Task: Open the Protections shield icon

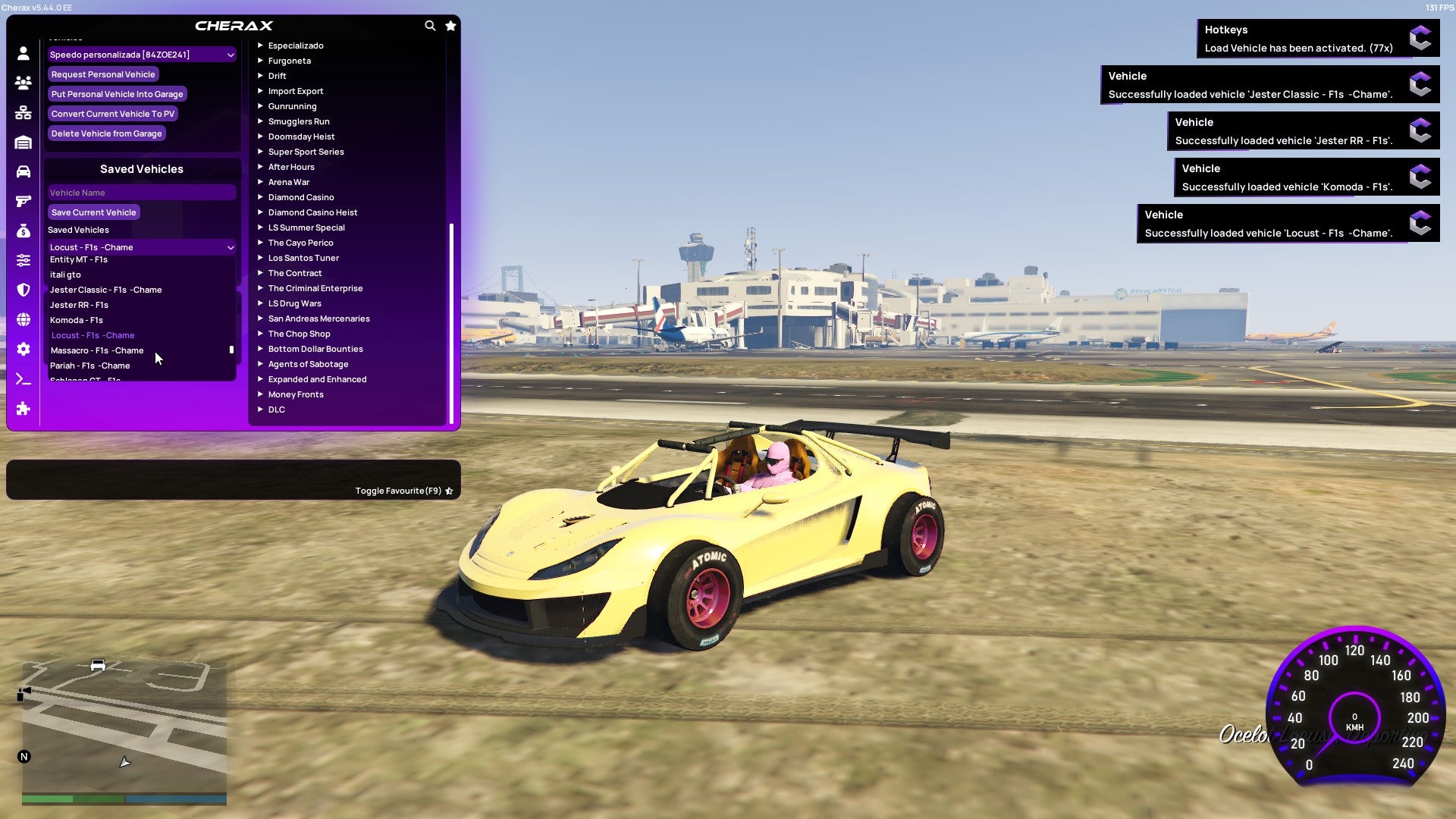Action: (x=23, y=290)
